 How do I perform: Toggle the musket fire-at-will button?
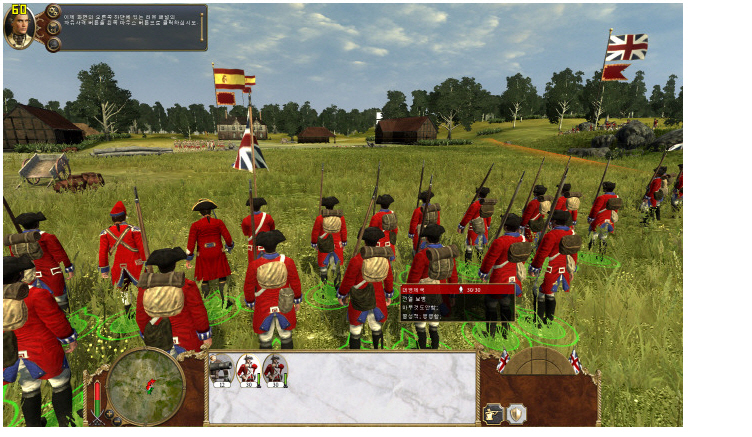[x=493, y=412]
